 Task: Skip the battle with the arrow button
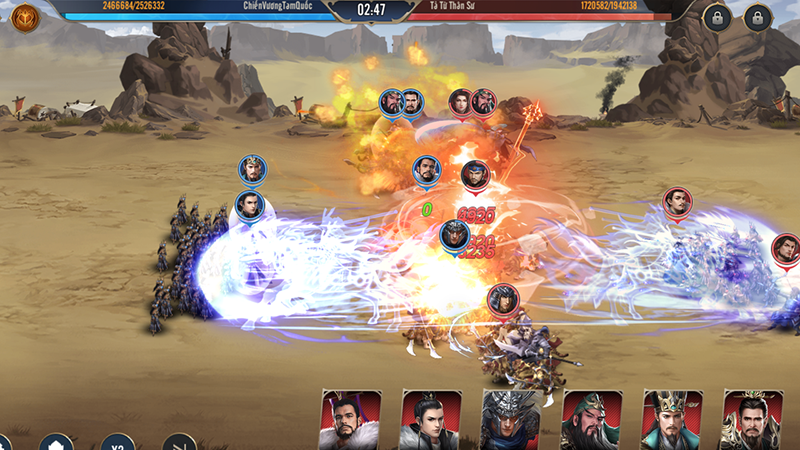(180, 443)
